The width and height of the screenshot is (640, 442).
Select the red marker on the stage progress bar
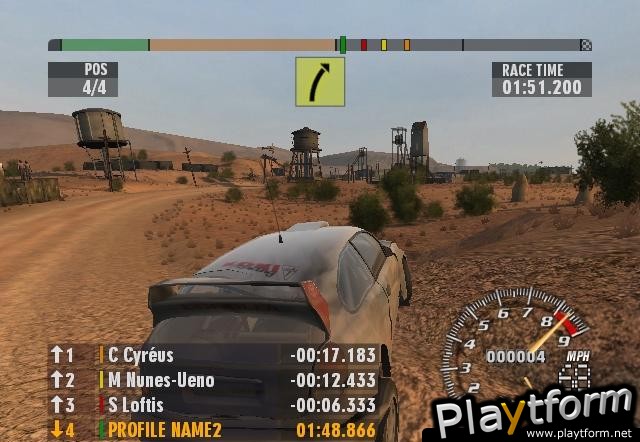(x=364, y=45)
